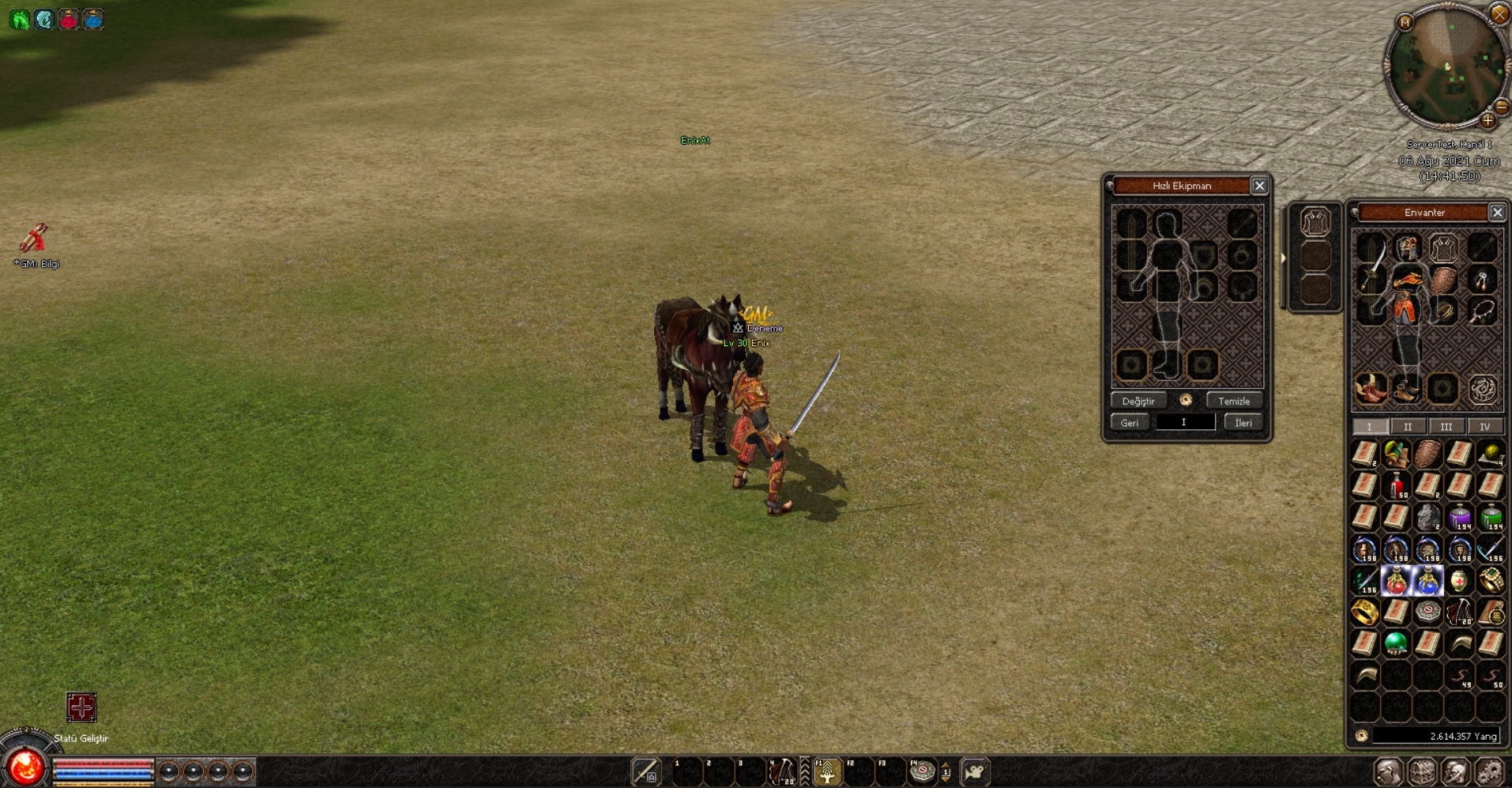Open the settings gear on bottom bar
1512x788 pixels.
click(1489, 771)
